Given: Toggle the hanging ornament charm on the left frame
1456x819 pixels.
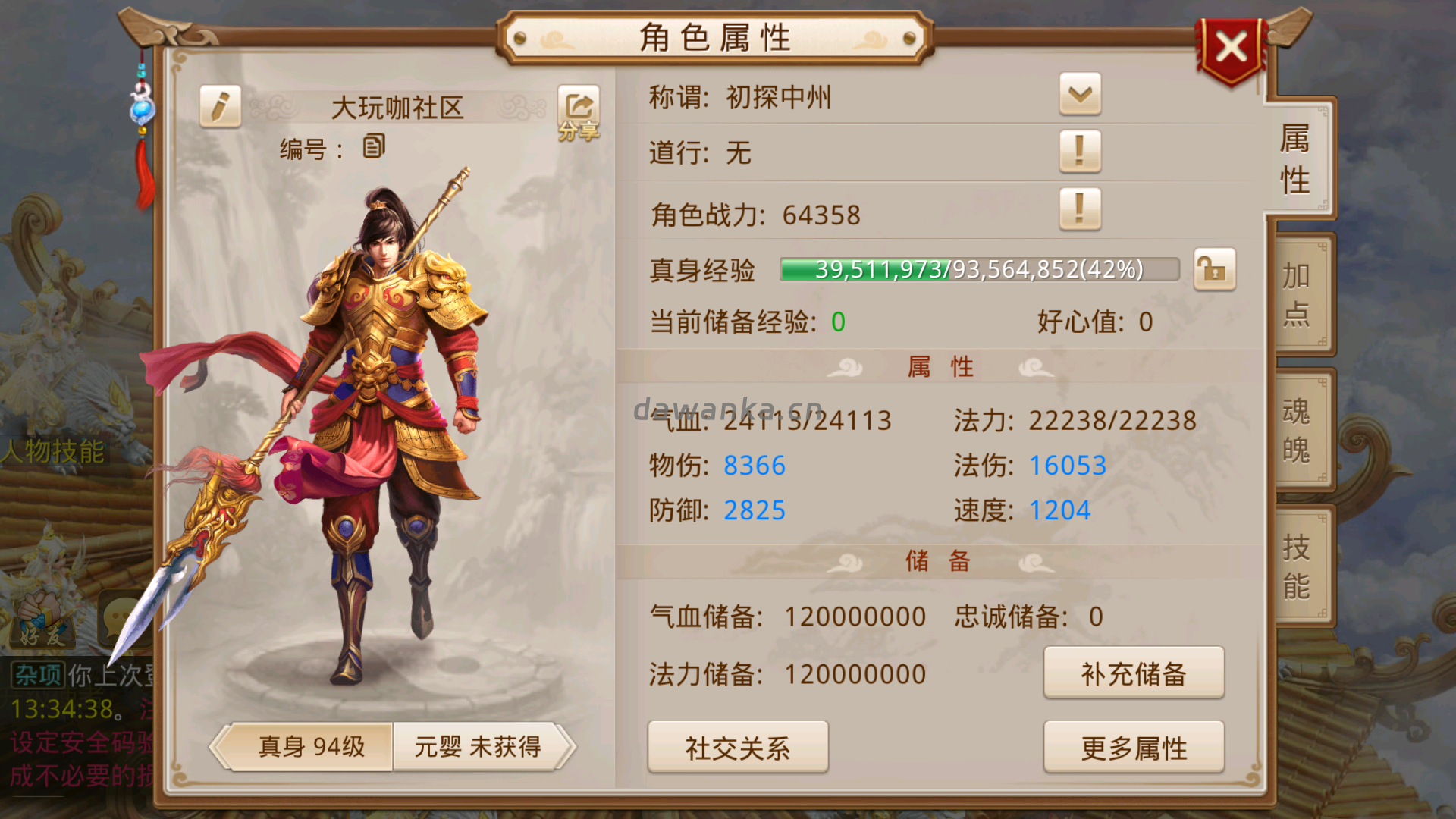Looking at the screenshot, I should coord(140,110).
